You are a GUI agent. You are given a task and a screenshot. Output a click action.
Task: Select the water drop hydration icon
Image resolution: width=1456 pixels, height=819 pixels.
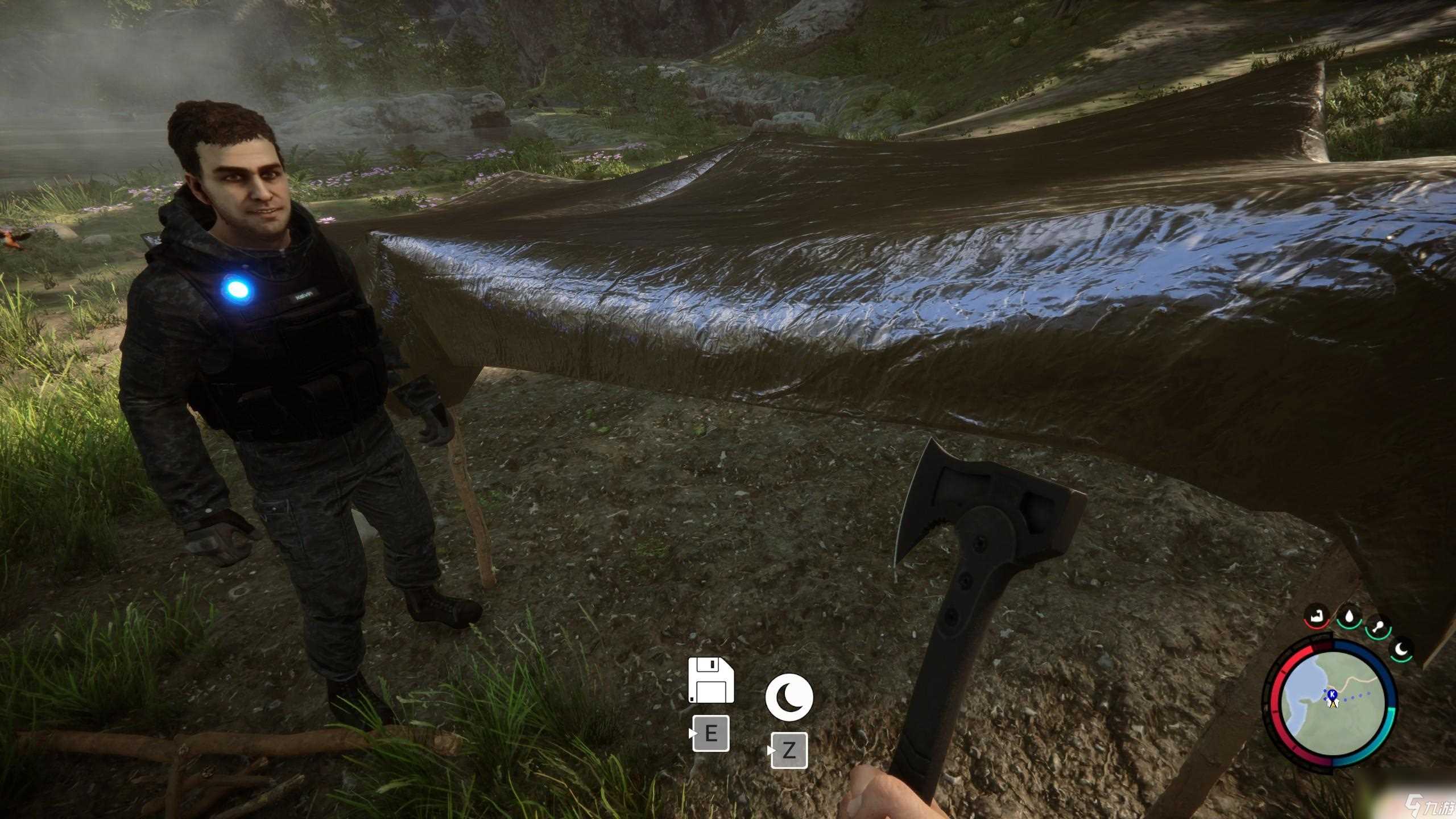1349,615
